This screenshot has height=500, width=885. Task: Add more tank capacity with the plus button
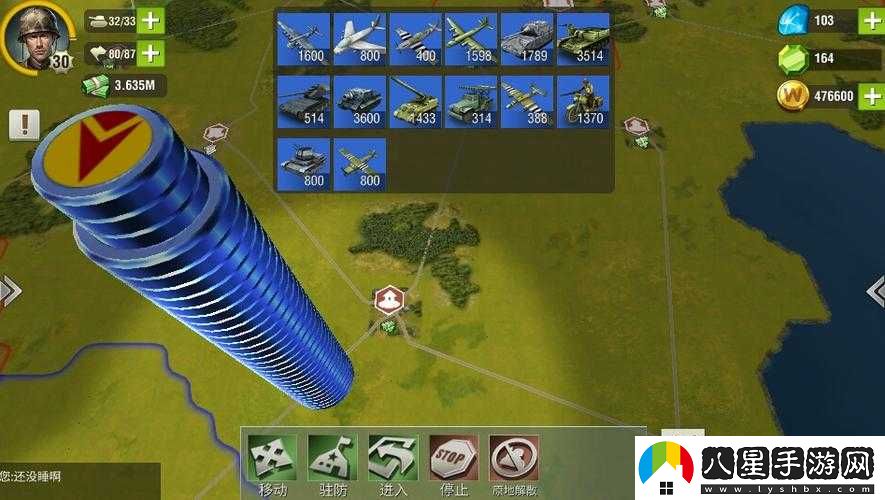click(150, 20)
